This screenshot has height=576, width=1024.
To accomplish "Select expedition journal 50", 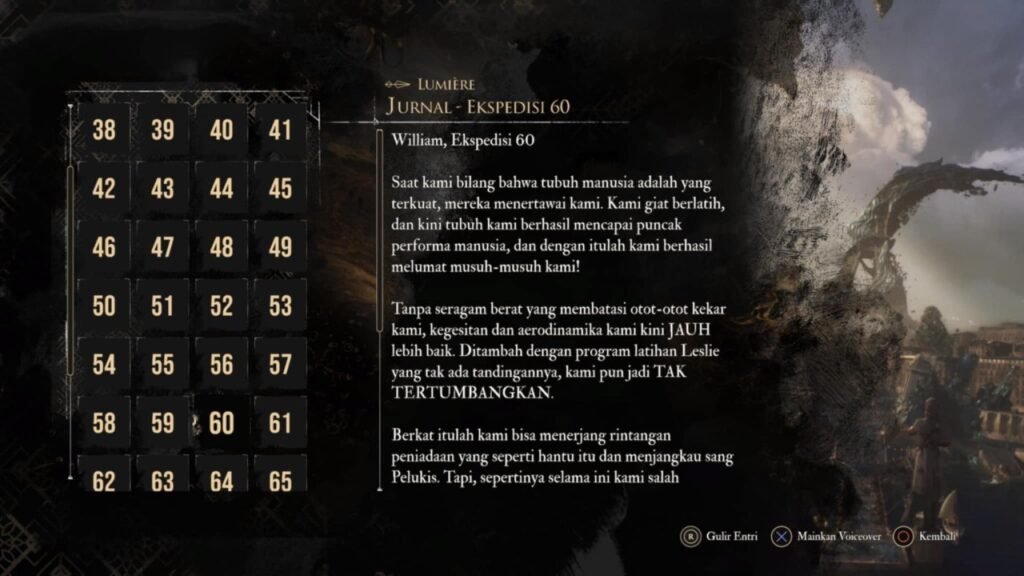I will tap(104, 306).
